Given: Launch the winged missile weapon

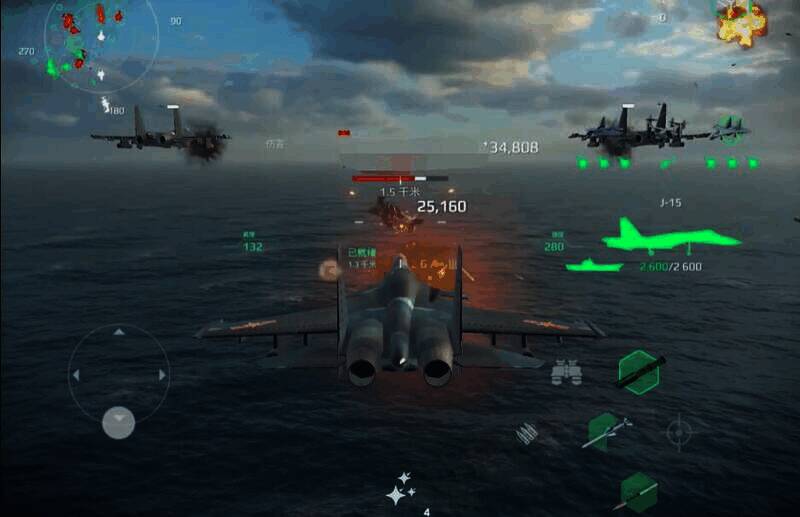Looking at the screenshot, I should pyautogui.click(x=607, y=430).
